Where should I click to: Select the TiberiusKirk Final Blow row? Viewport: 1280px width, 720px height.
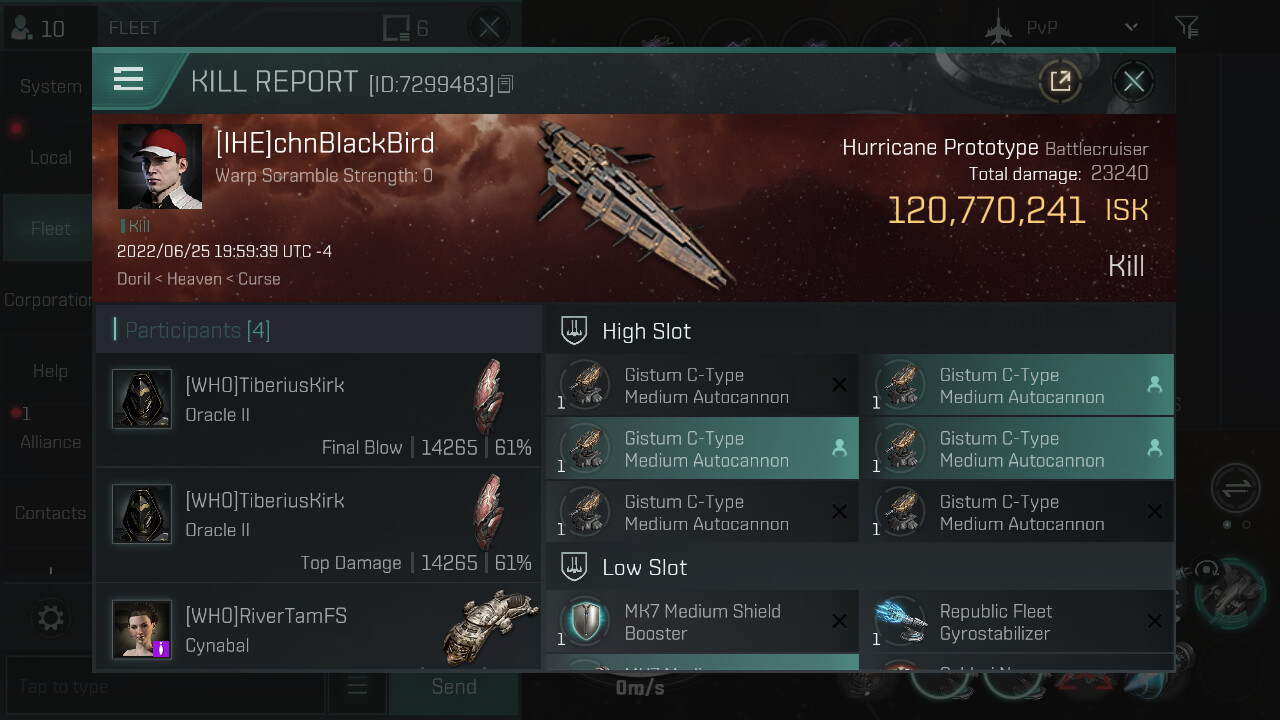tap(318, 410)
